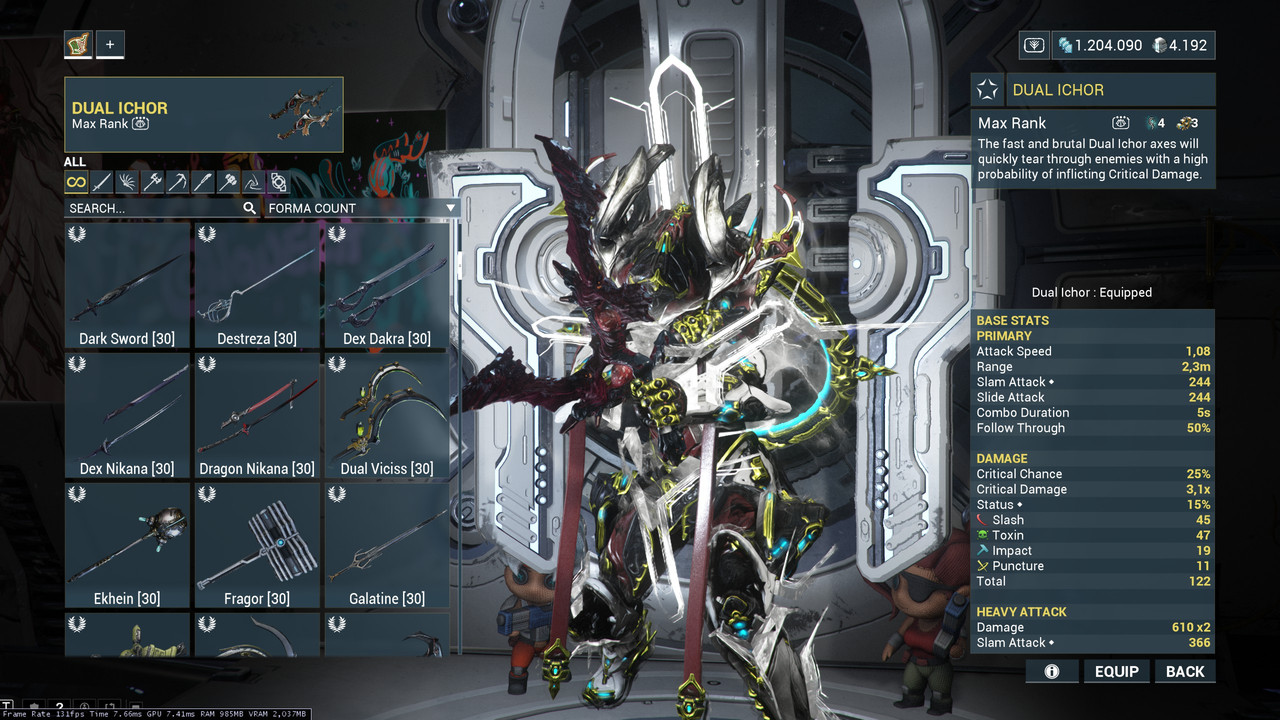The width and height of the screenshot is (1280, 720).
Task: Pick the Dex Dakra [30] dual swords
Action: pyautogui.click(x=387, y=286)
